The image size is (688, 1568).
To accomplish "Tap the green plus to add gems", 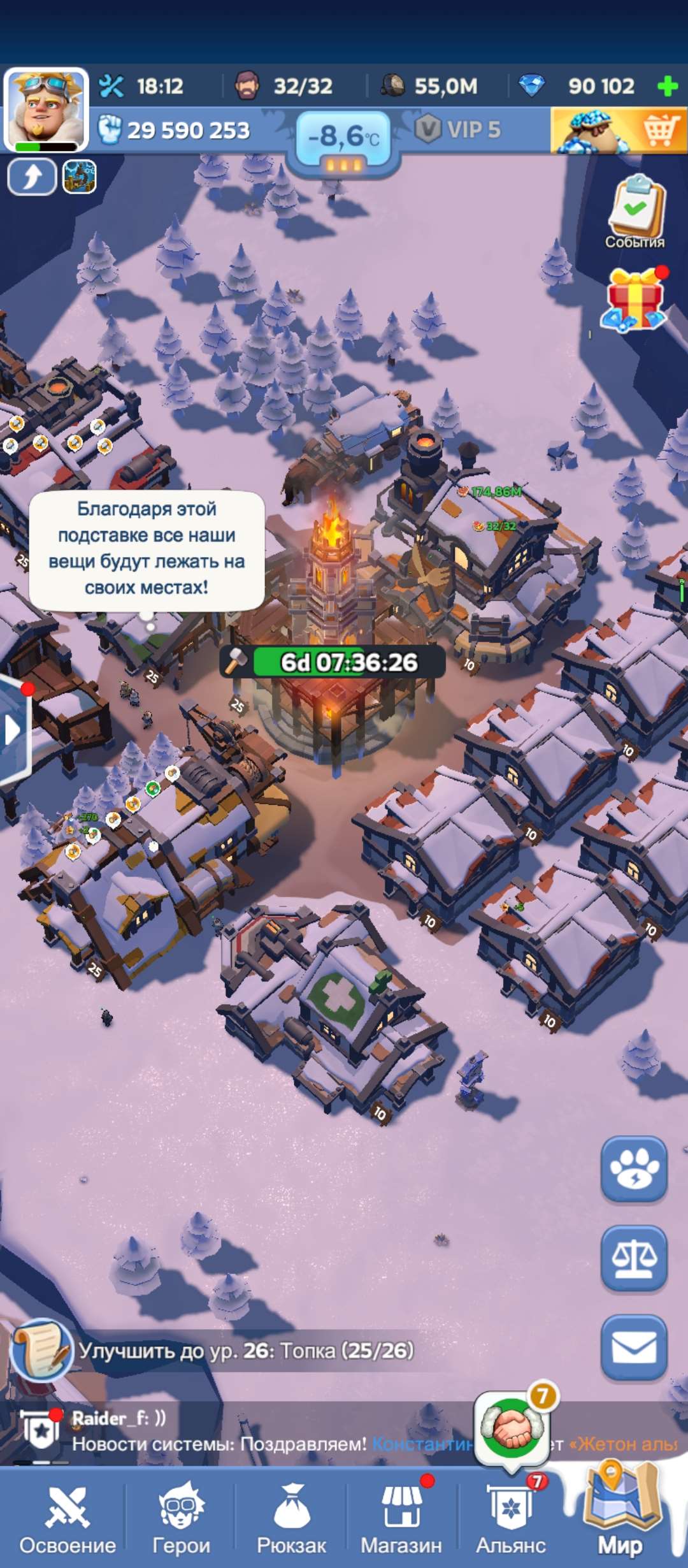I will click(667, 86).
